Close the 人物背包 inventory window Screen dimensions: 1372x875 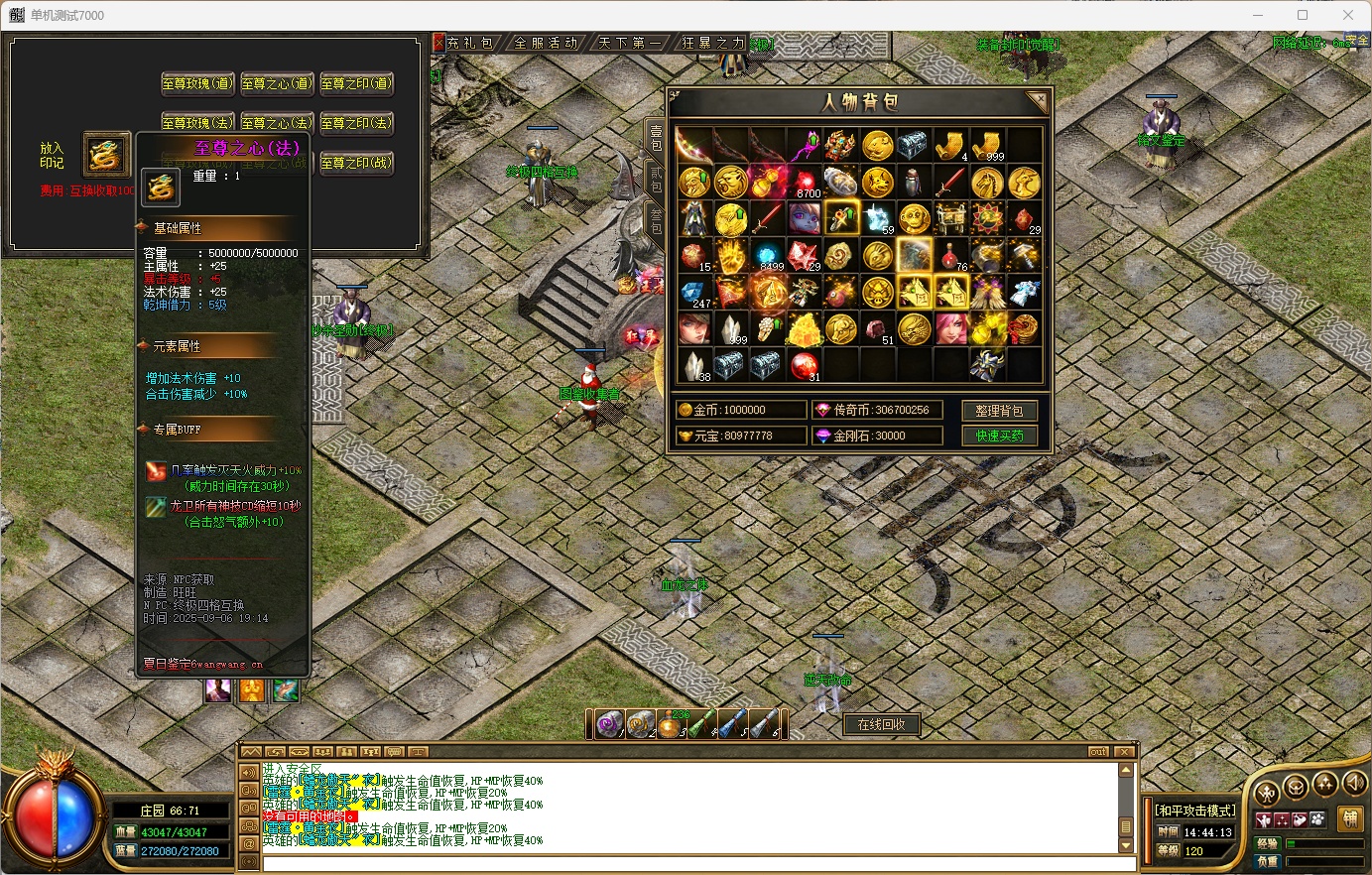point(1038,99)
